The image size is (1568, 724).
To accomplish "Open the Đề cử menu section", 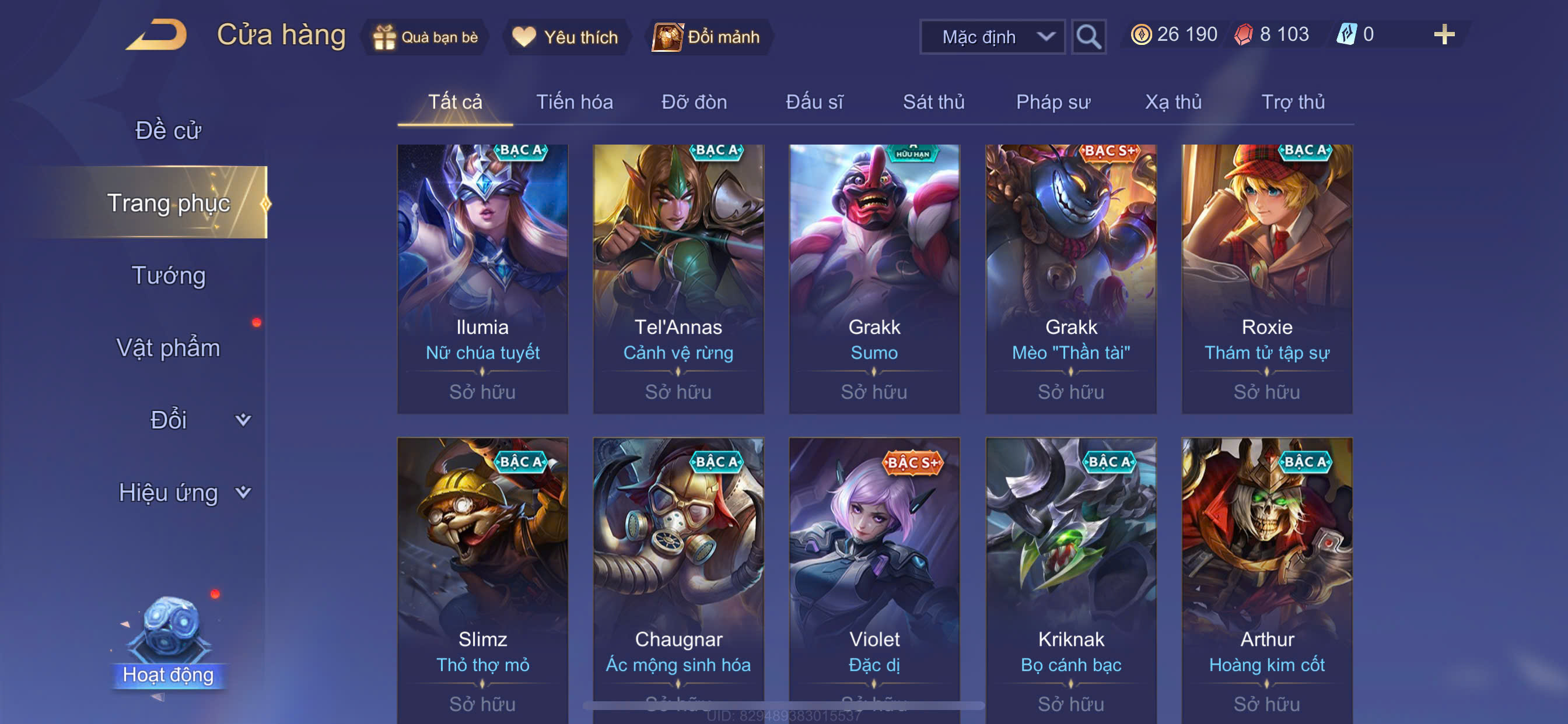I will tap(168, 131).
